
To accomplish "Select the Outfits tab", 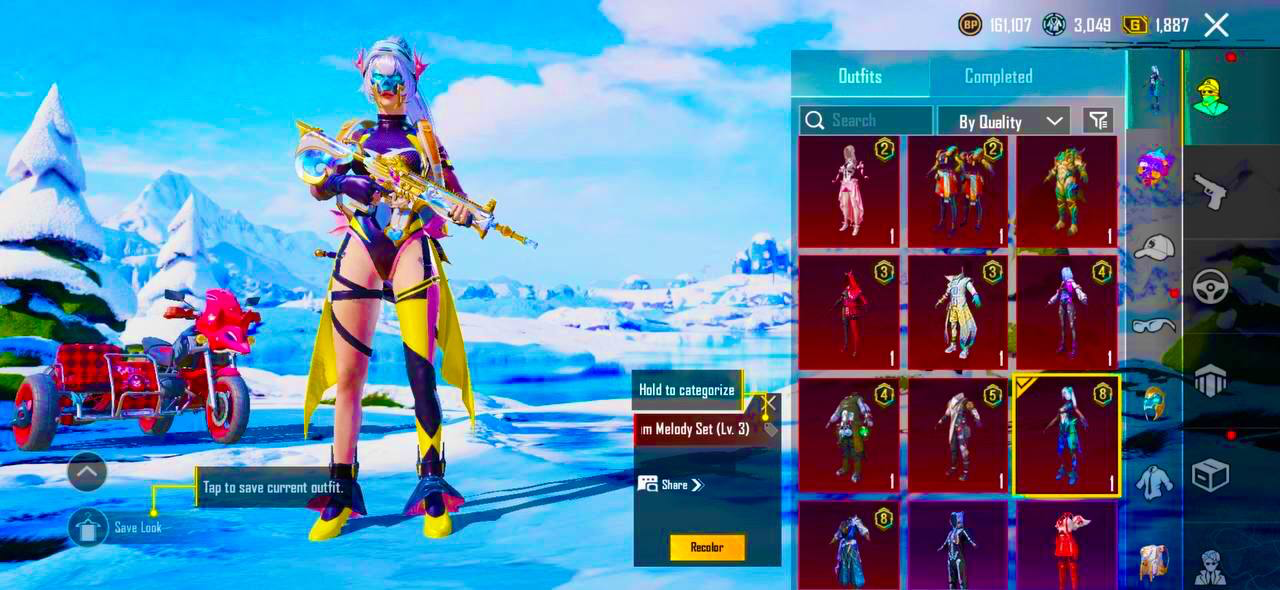I will 860,76.
